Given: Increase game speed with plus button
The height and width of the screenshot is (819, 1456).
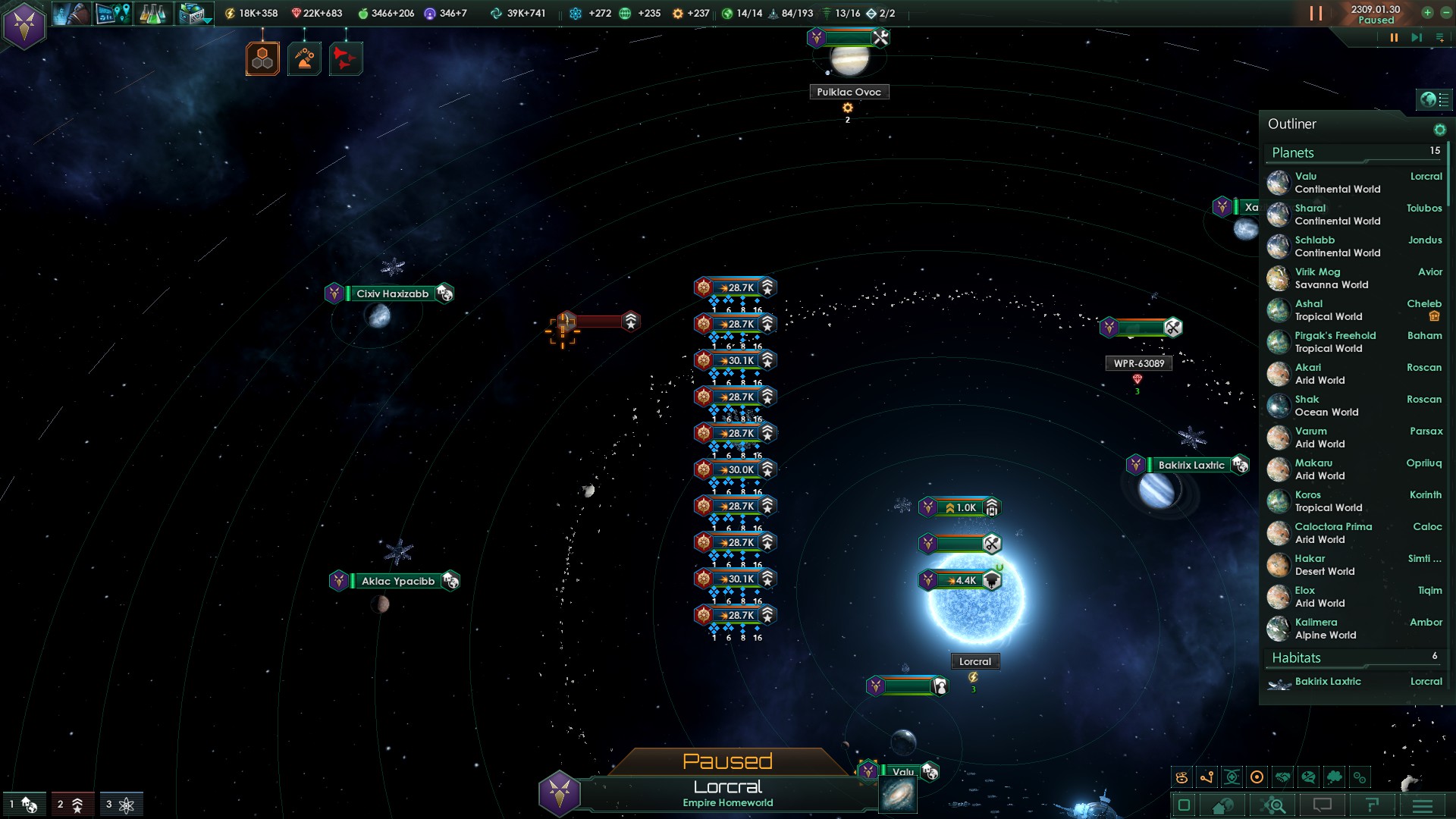Looking at the screenshot, I should [x=1427, y=13].
